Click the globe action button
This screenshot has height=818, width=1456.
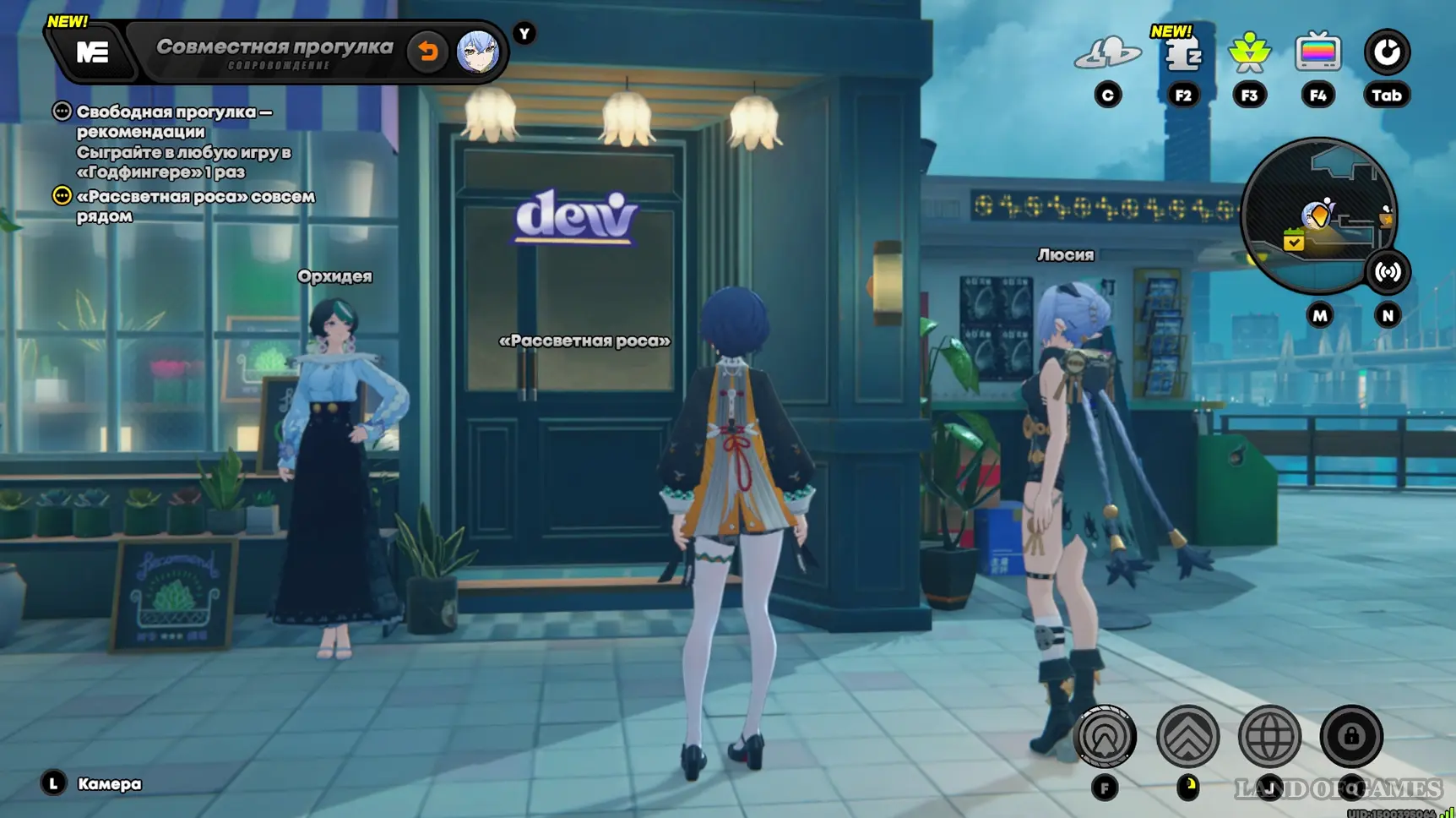point(1269,737)
